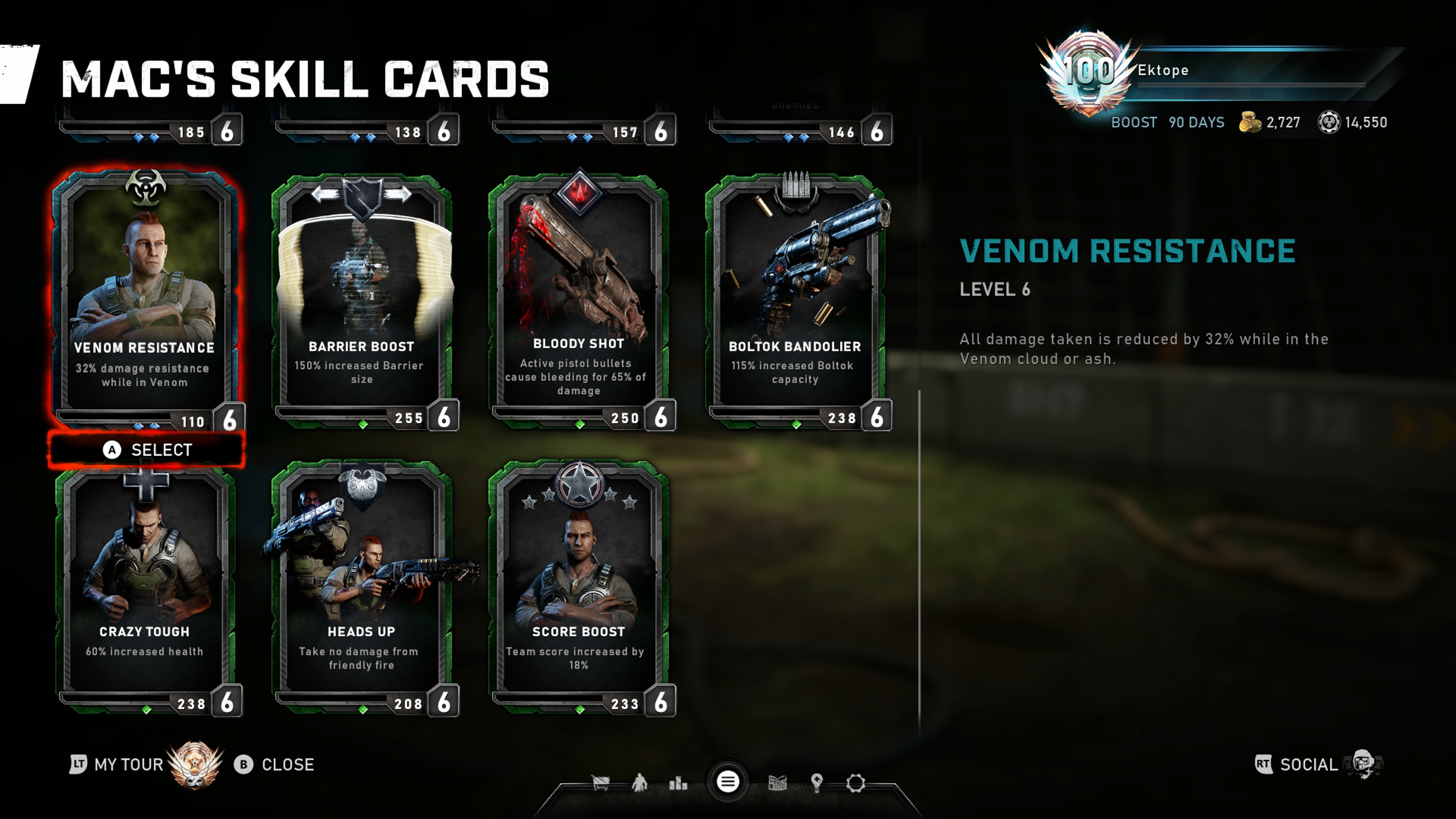Viewport: 1456px width, 819px height.
Task: Click the Select button under Venom Resistance
Action: click(x=146, y=450)
